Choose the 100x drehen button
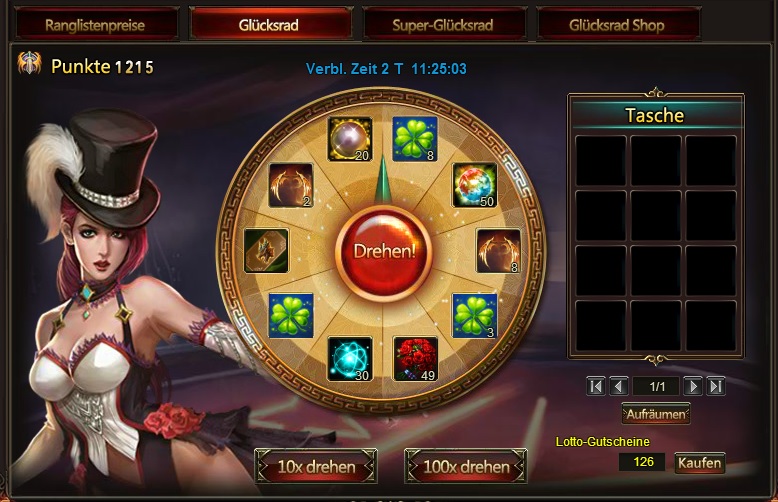778x502 pixels. (468, 466)
